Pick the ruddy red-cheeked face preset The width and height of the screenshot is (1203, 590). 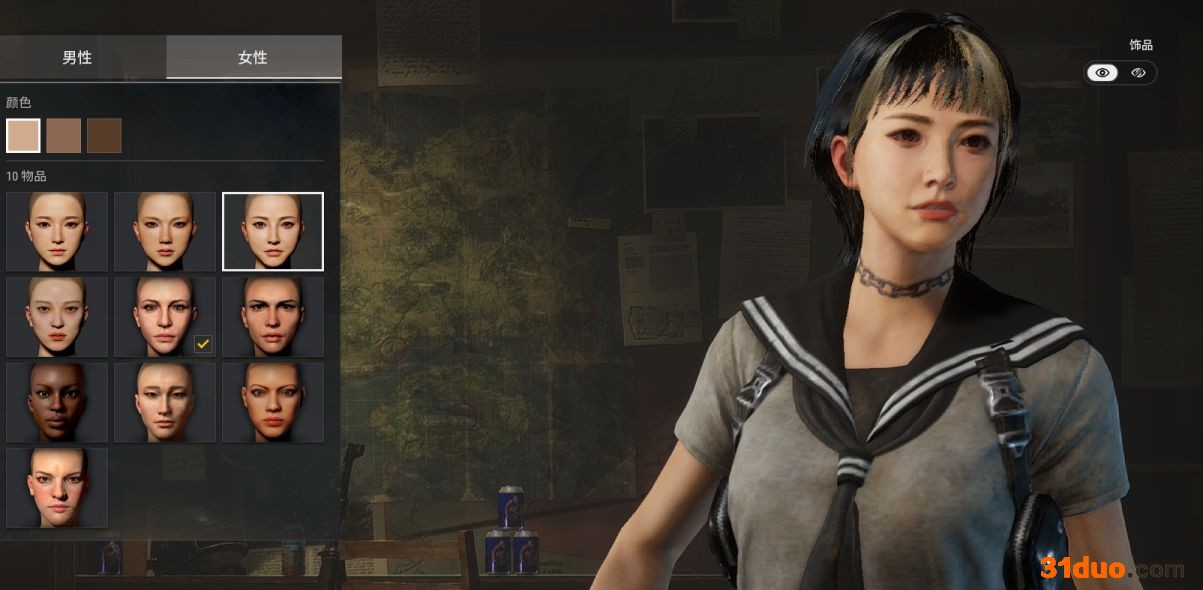(x=57, y=487)
